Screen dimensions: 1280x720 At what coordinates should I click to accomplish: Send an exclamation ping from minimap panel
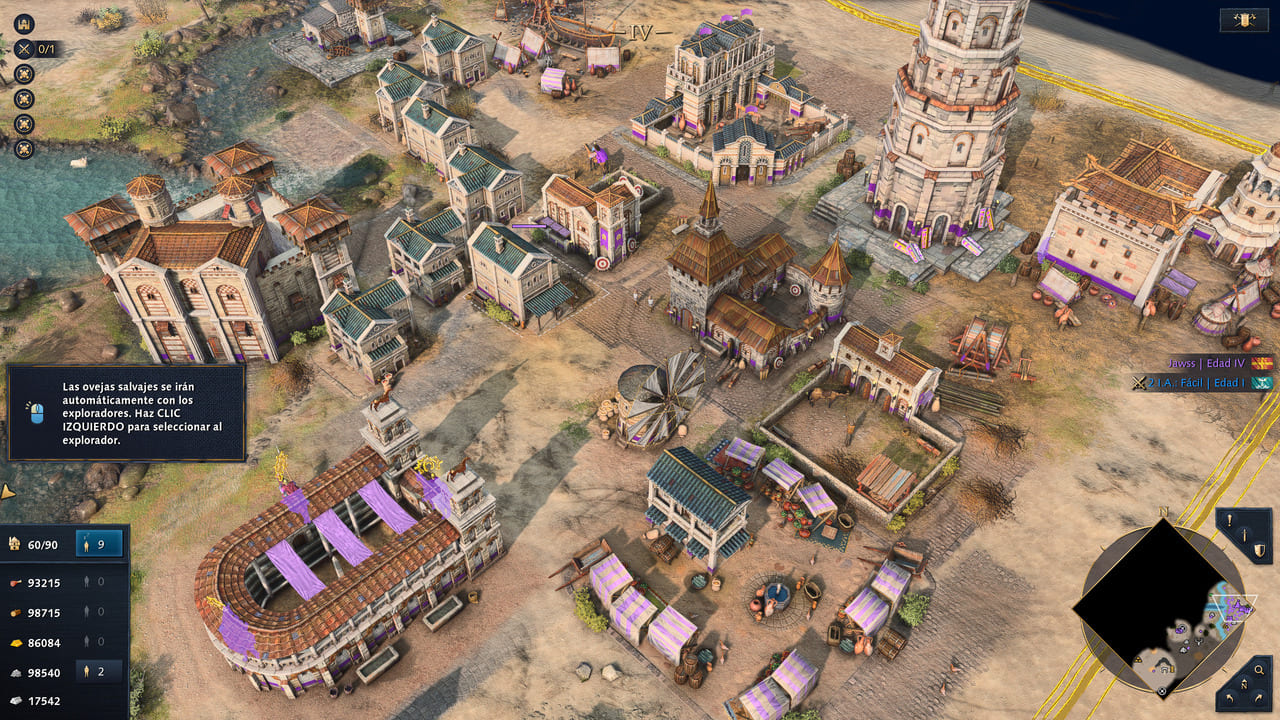pyautogui.click(x=1230, y=520)
